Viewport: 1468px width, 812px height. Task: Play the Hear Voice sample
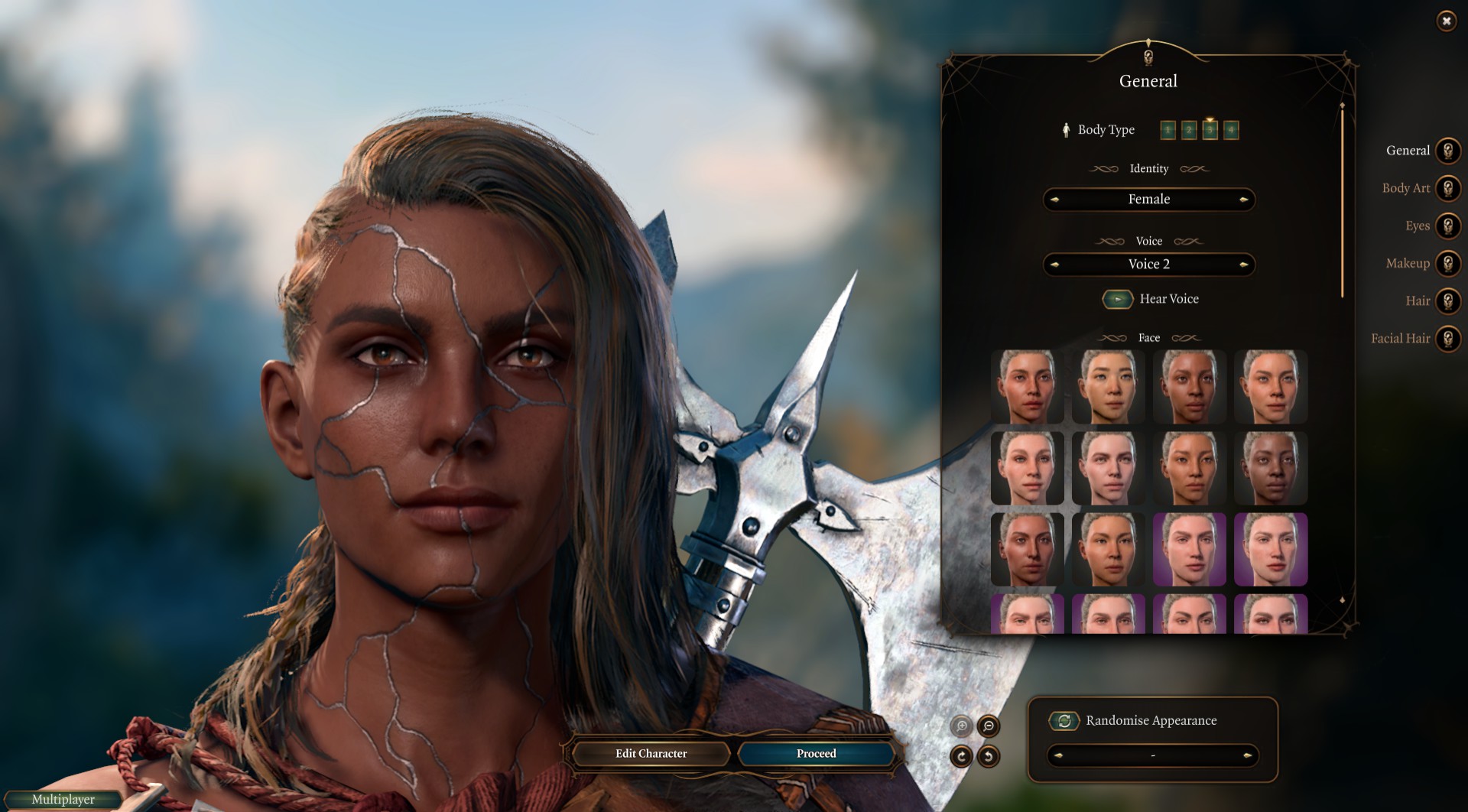pos(1117,299)
